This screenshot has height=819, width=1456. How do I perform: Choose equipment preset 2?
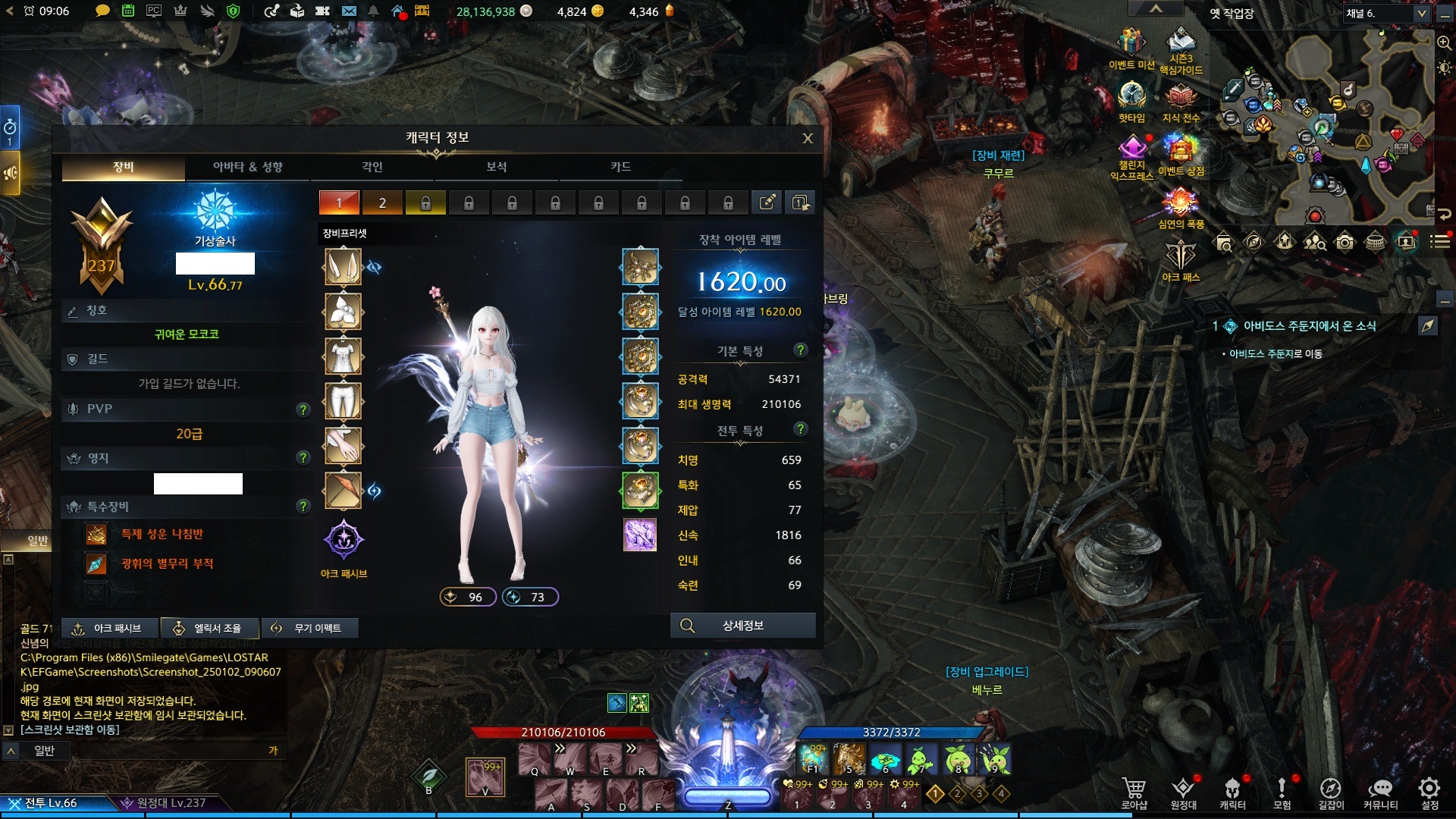point(382,202)
